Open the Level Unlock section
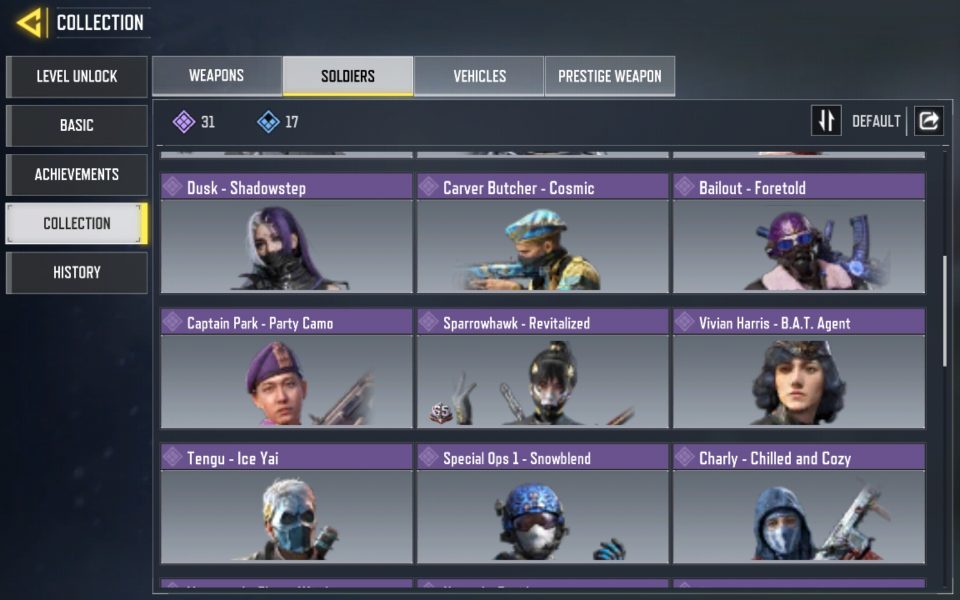The width and height of the screenshot is (960, 600). pos(77,76)
